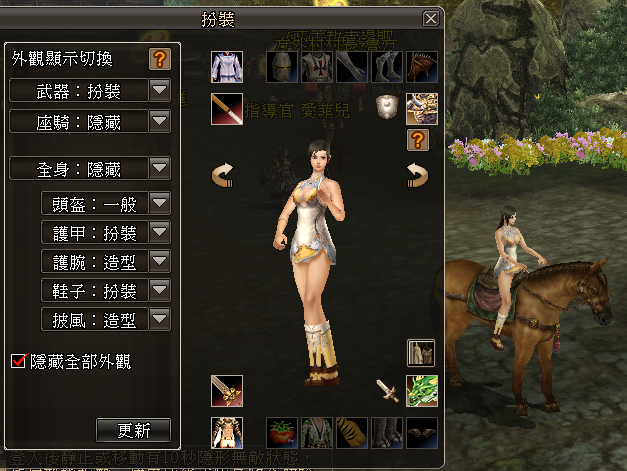Open the 武器 weapon display dropdown
This screenshot has width=627, height=471.
pyautogui.click(x=160, y=91)
